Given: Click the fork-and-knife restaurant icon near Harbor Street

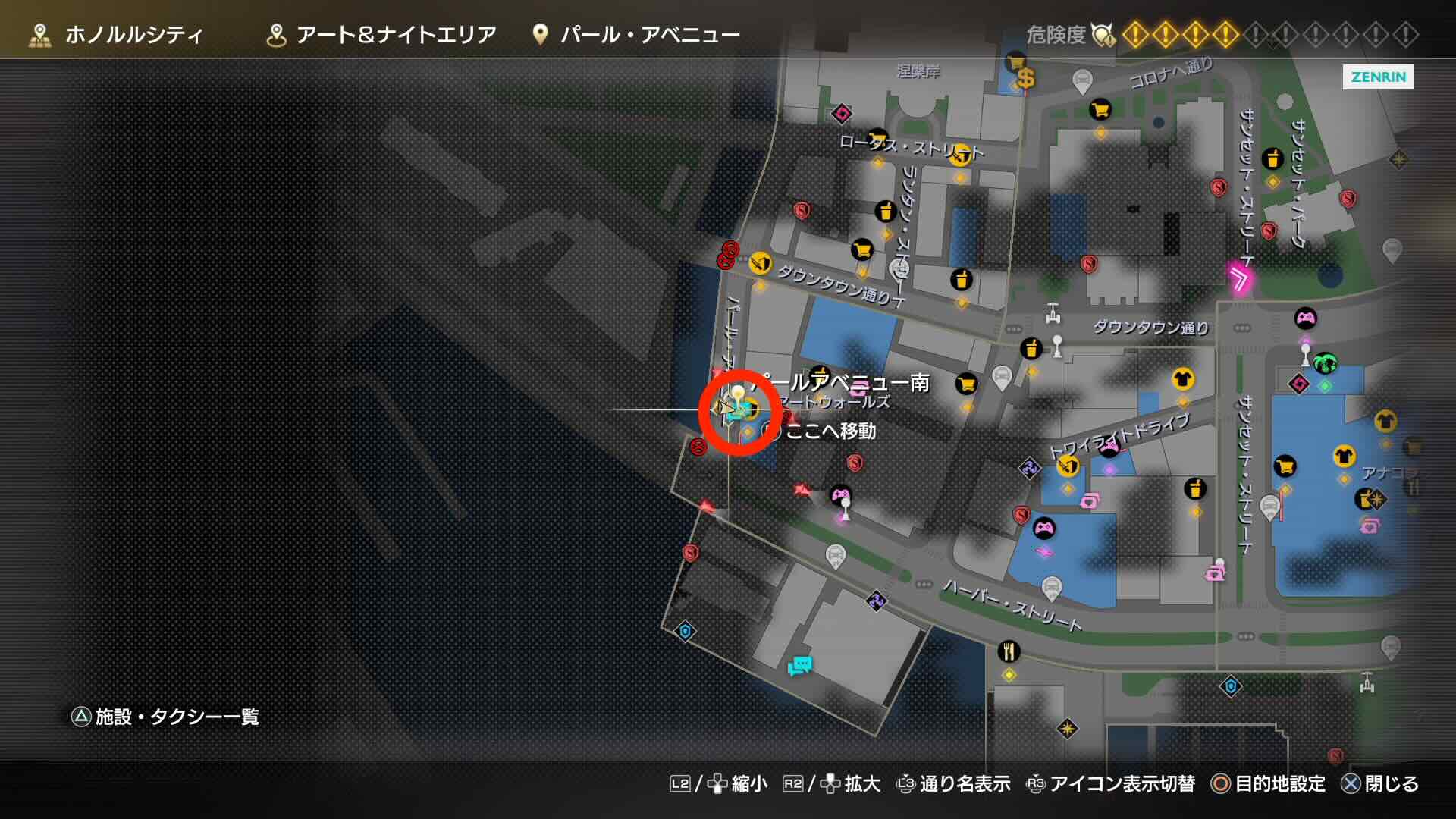Looking at the screenshot, I should pyautogui.click(x=1009, y=651).
